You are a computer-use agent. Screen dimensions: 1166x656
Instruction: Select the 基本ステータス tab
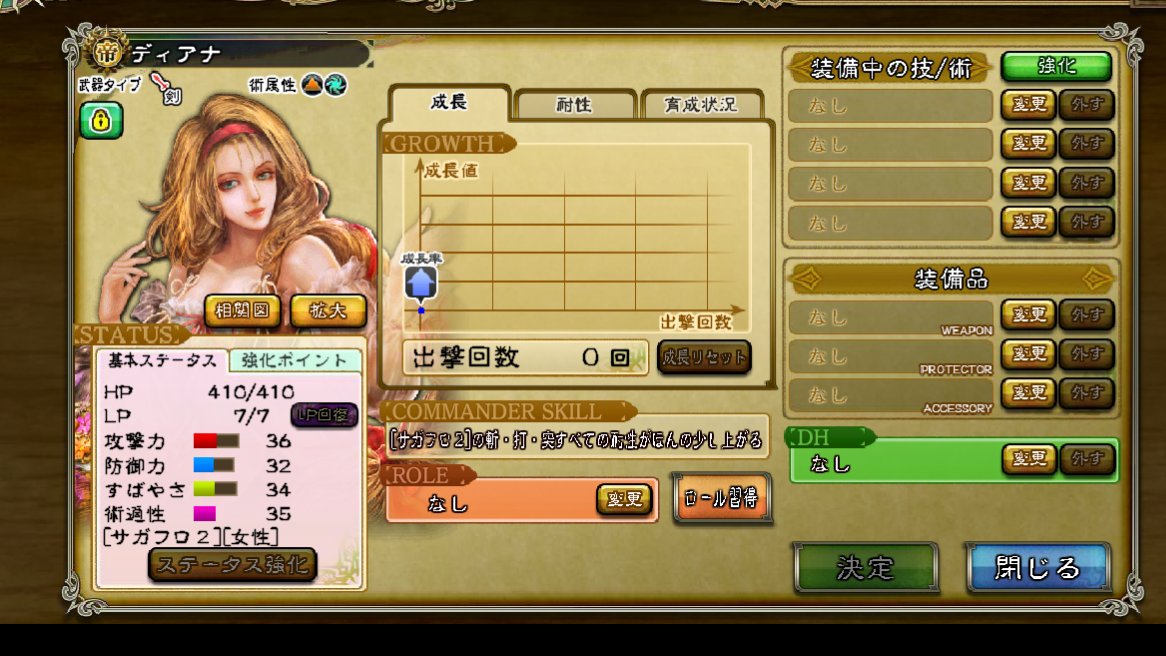(x=161, y=361)
